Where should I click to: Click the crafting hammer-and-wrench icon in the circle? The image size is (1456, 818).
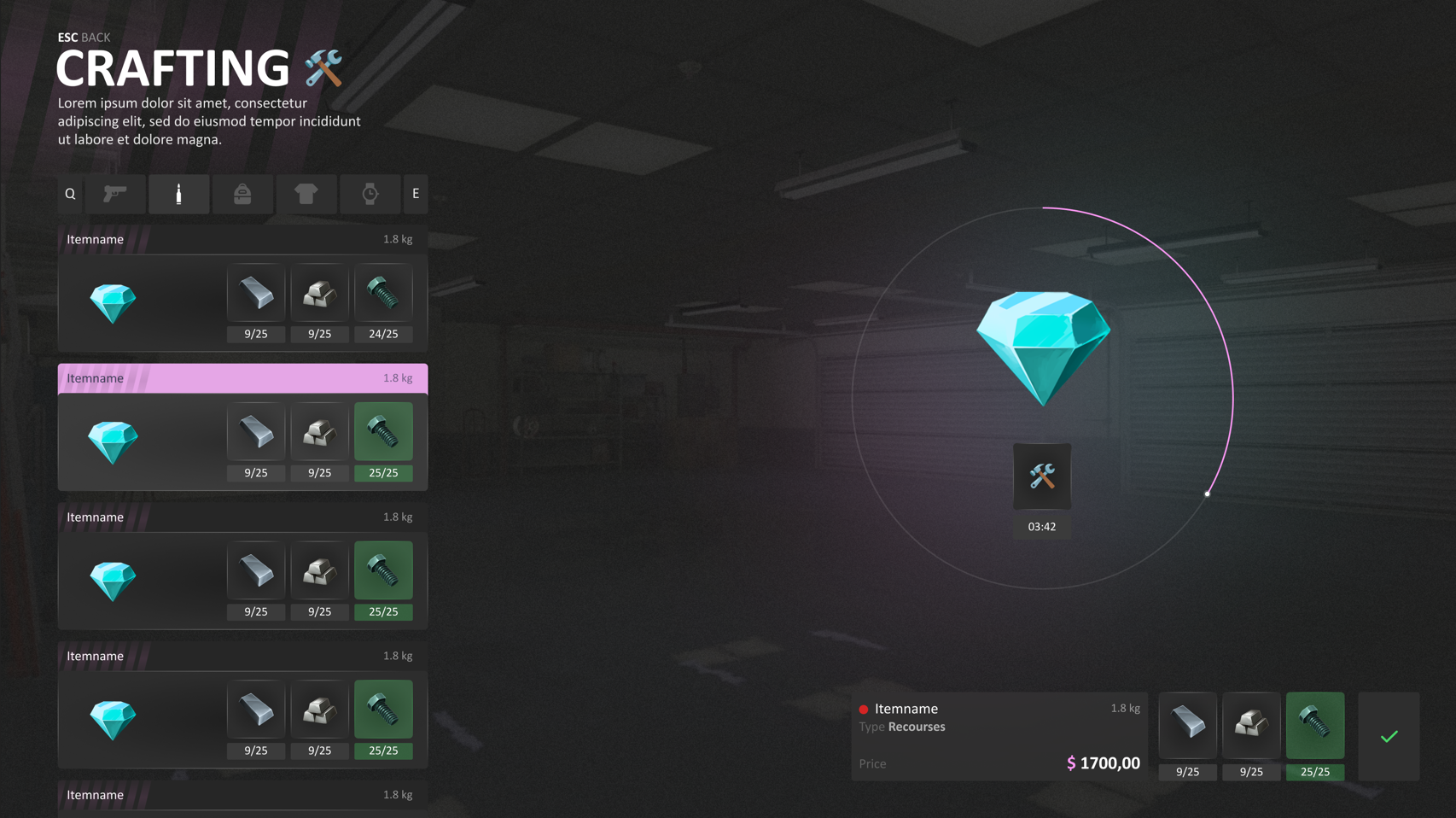tap(1042, 476)
